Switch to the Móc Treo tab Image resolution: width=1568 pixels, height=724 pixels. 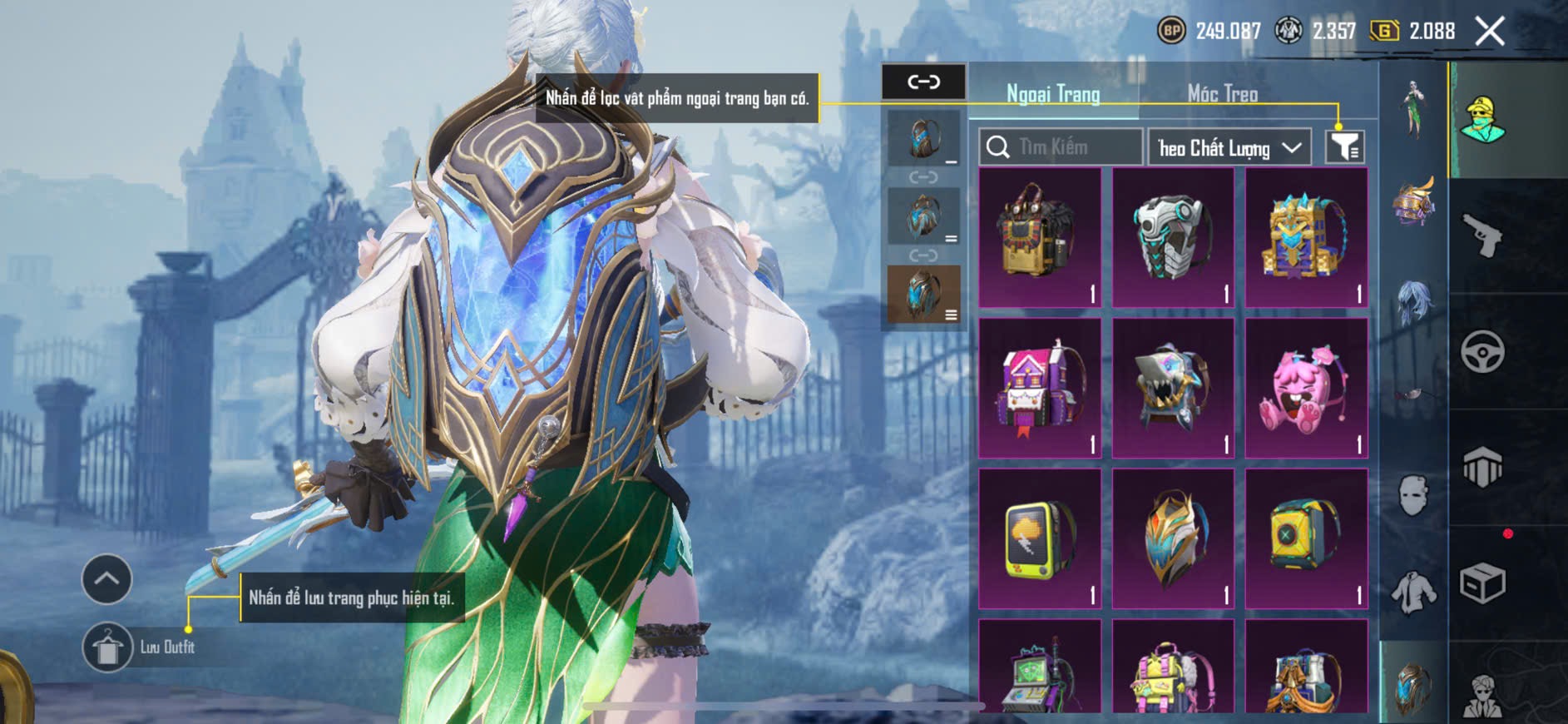click(1222, 93)
